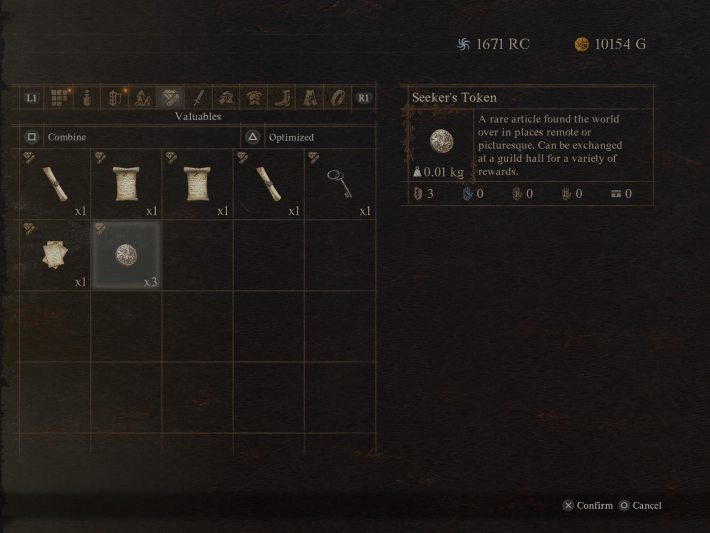Image resolution: width=710 pixels, height=533 pixels.
Task: Select the Seeker's Token stack
Action: (x=126, y=255)
